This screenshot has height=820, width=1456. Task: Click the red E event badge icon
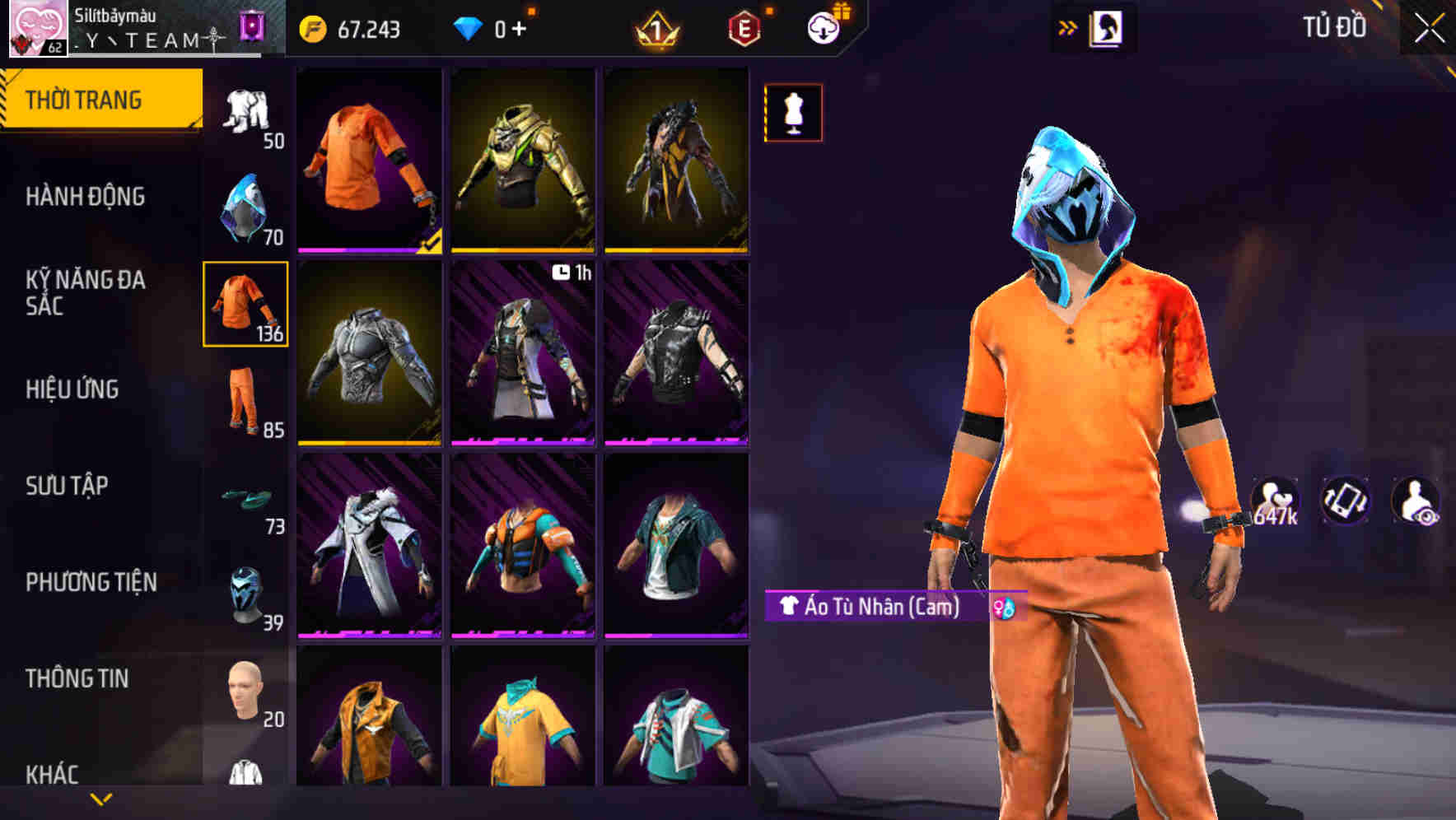point(743,30)
